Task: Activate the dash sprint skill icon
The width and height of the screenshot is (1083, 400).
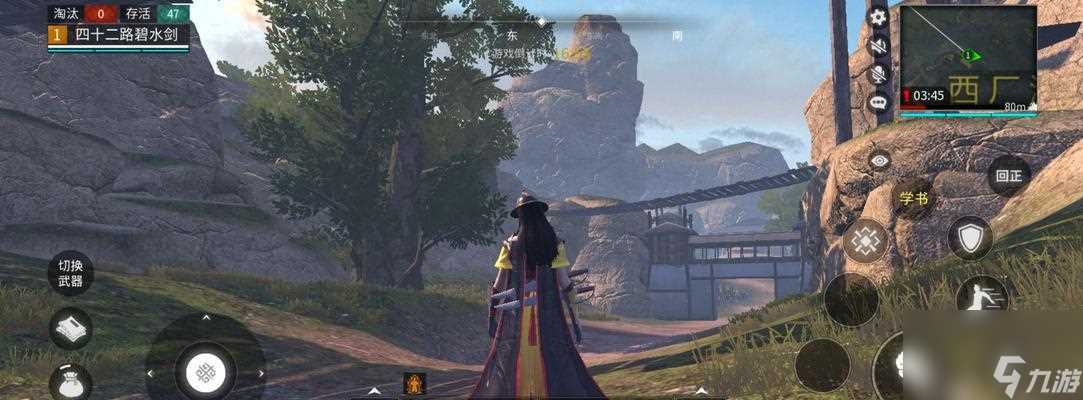Action: tap(980, 296)
